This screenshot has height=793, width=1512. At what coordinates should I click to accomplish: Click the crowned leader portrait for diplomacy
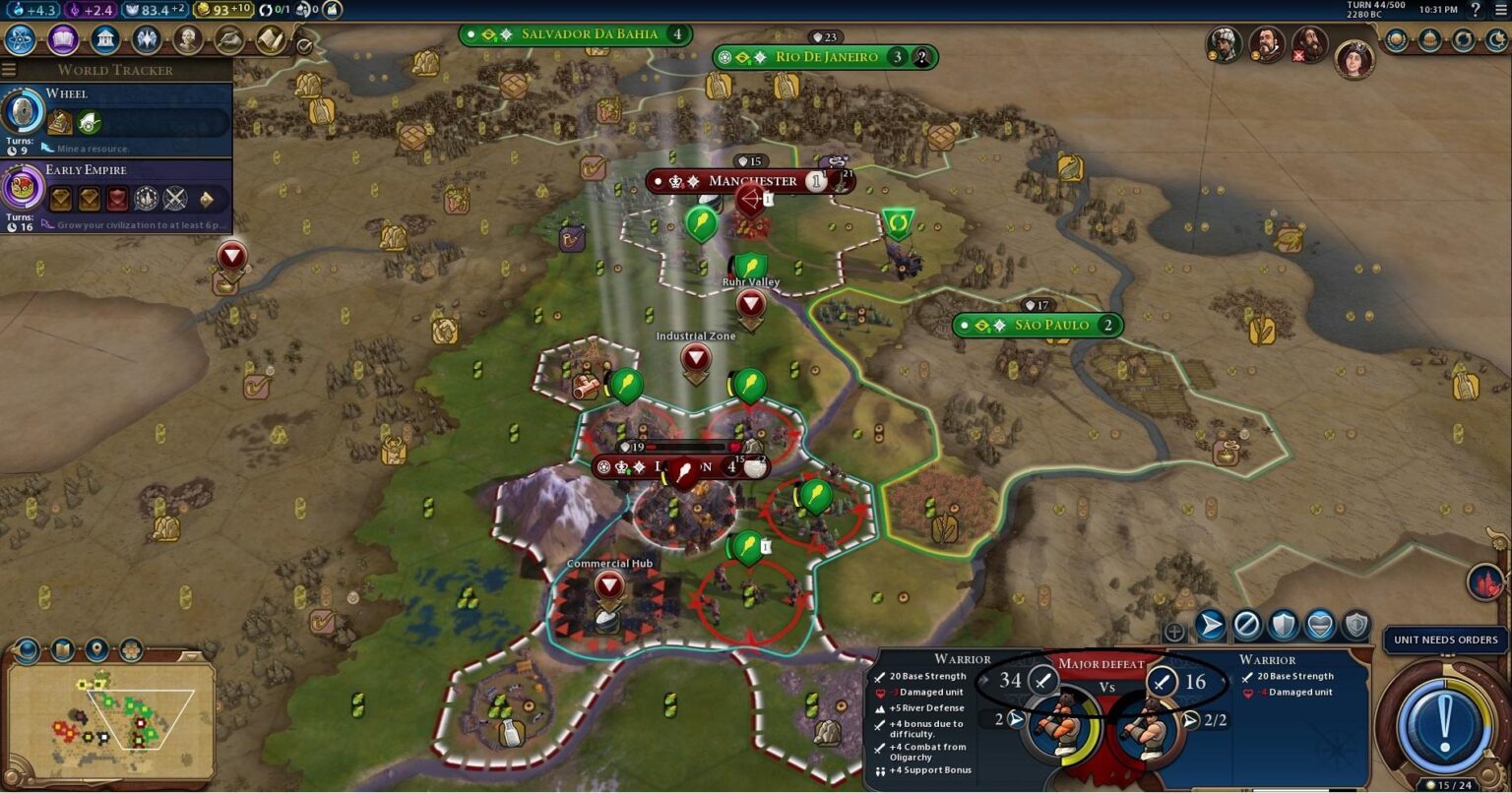[x=1354, y=60]
